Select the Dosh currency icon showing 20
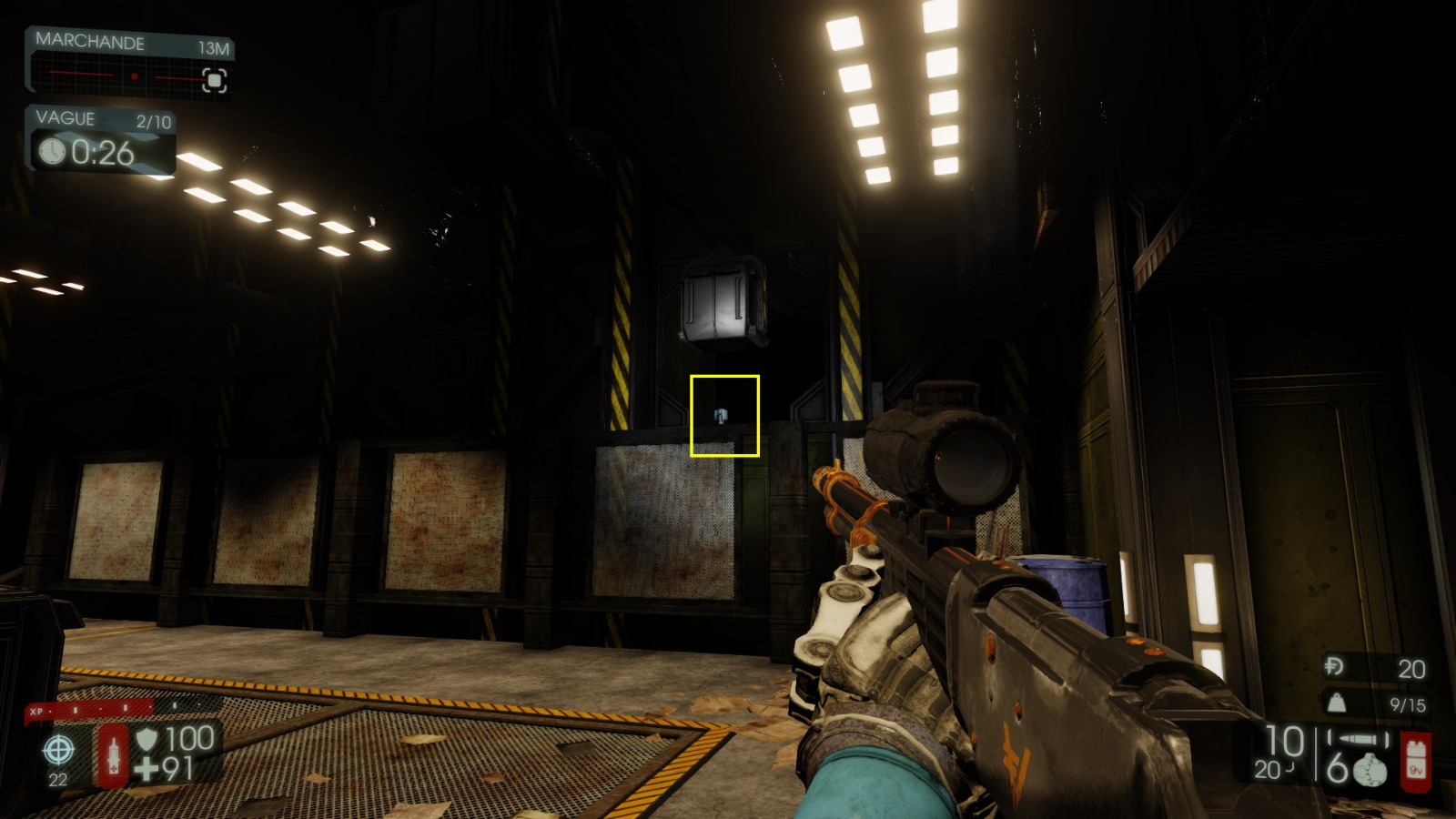The height and width of the screenshot is (819, 1456). pos(1333,666)
